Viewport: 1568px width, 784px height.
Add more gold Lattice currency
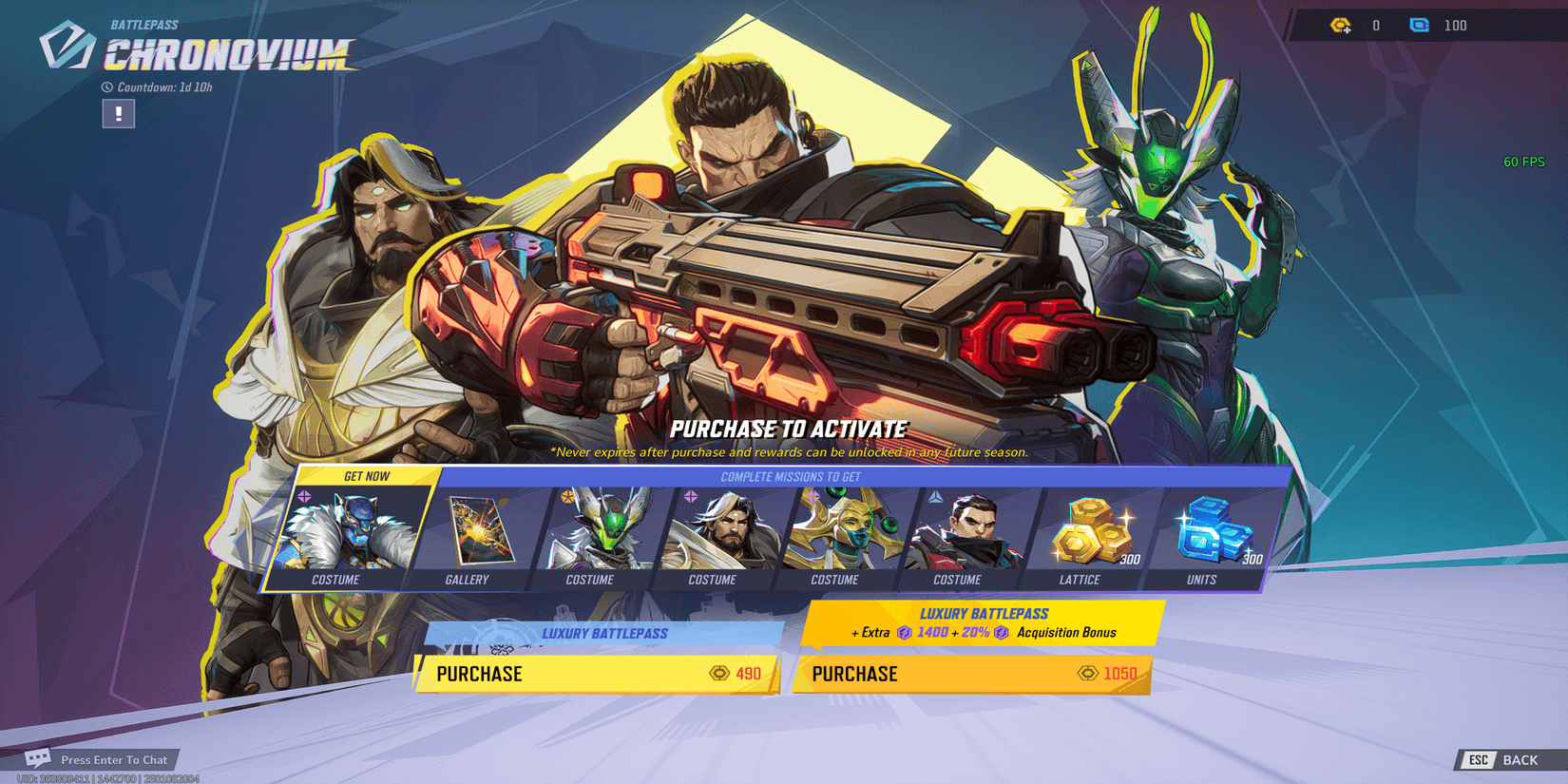pos(1341,26)
